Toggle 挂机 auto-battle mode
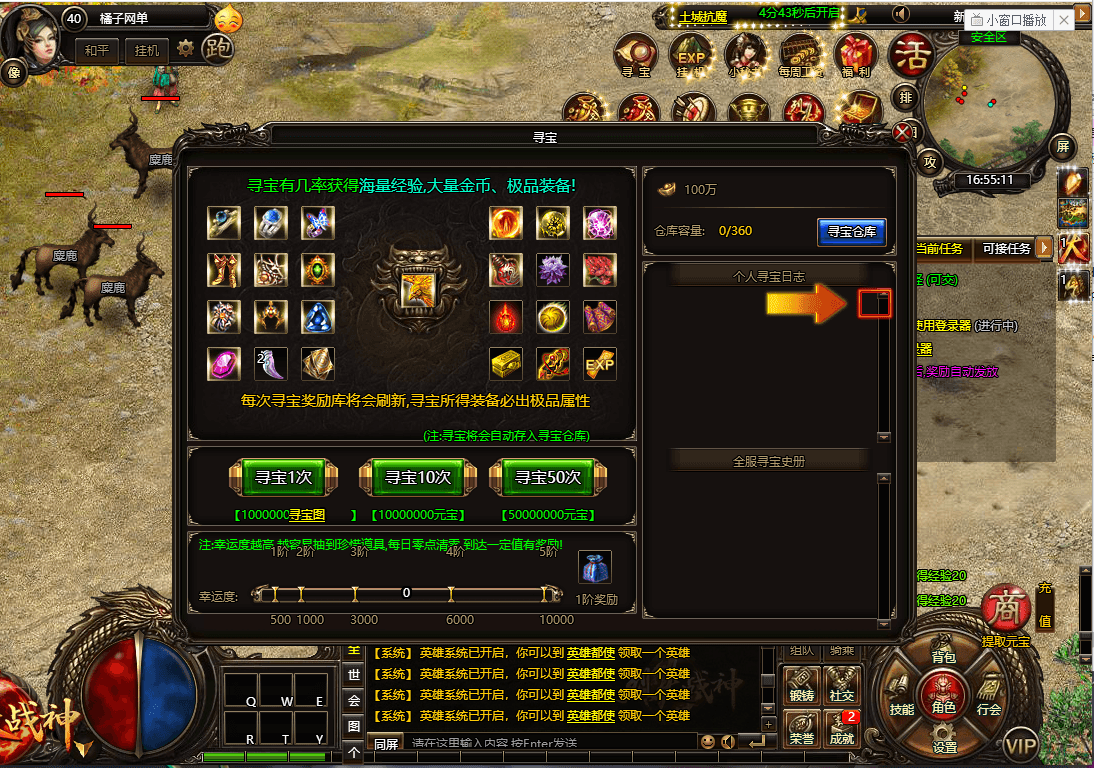 (x=147, y=50)
